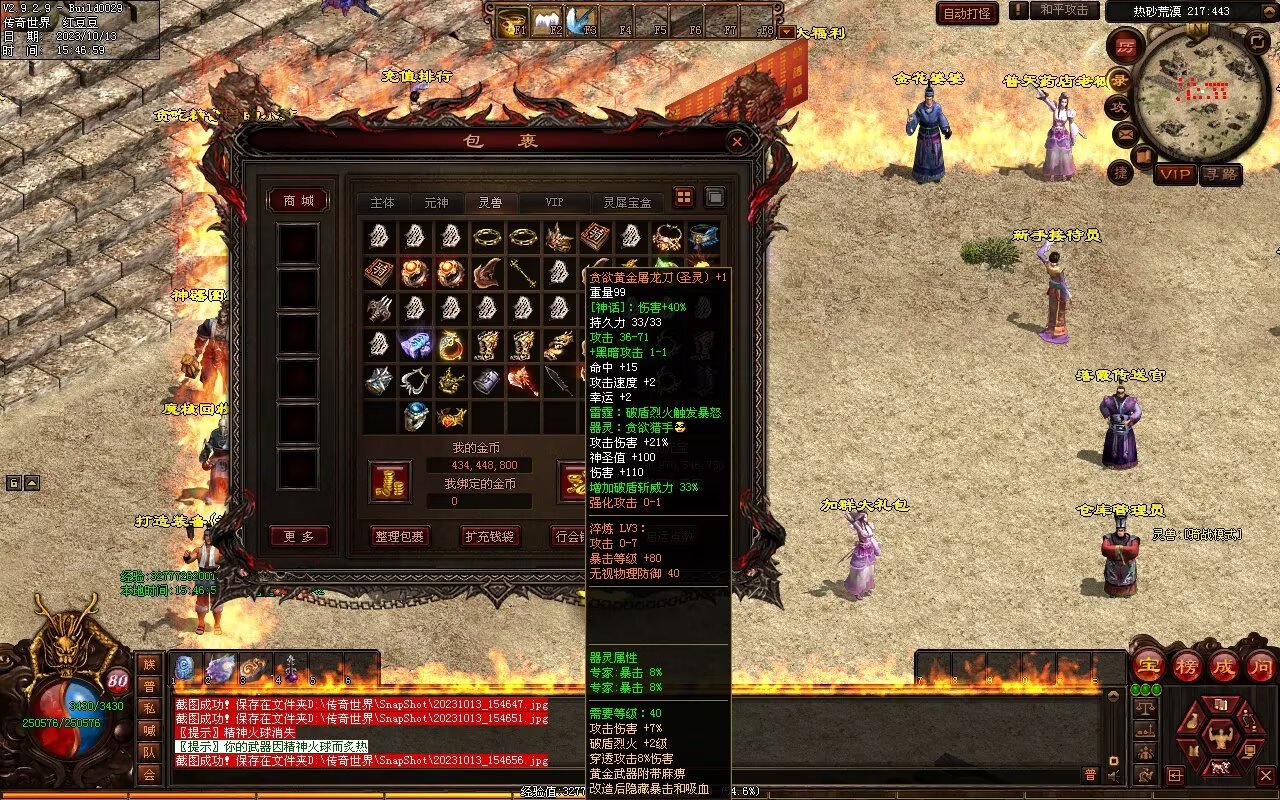Click the 更多 button

pos(298,537)
